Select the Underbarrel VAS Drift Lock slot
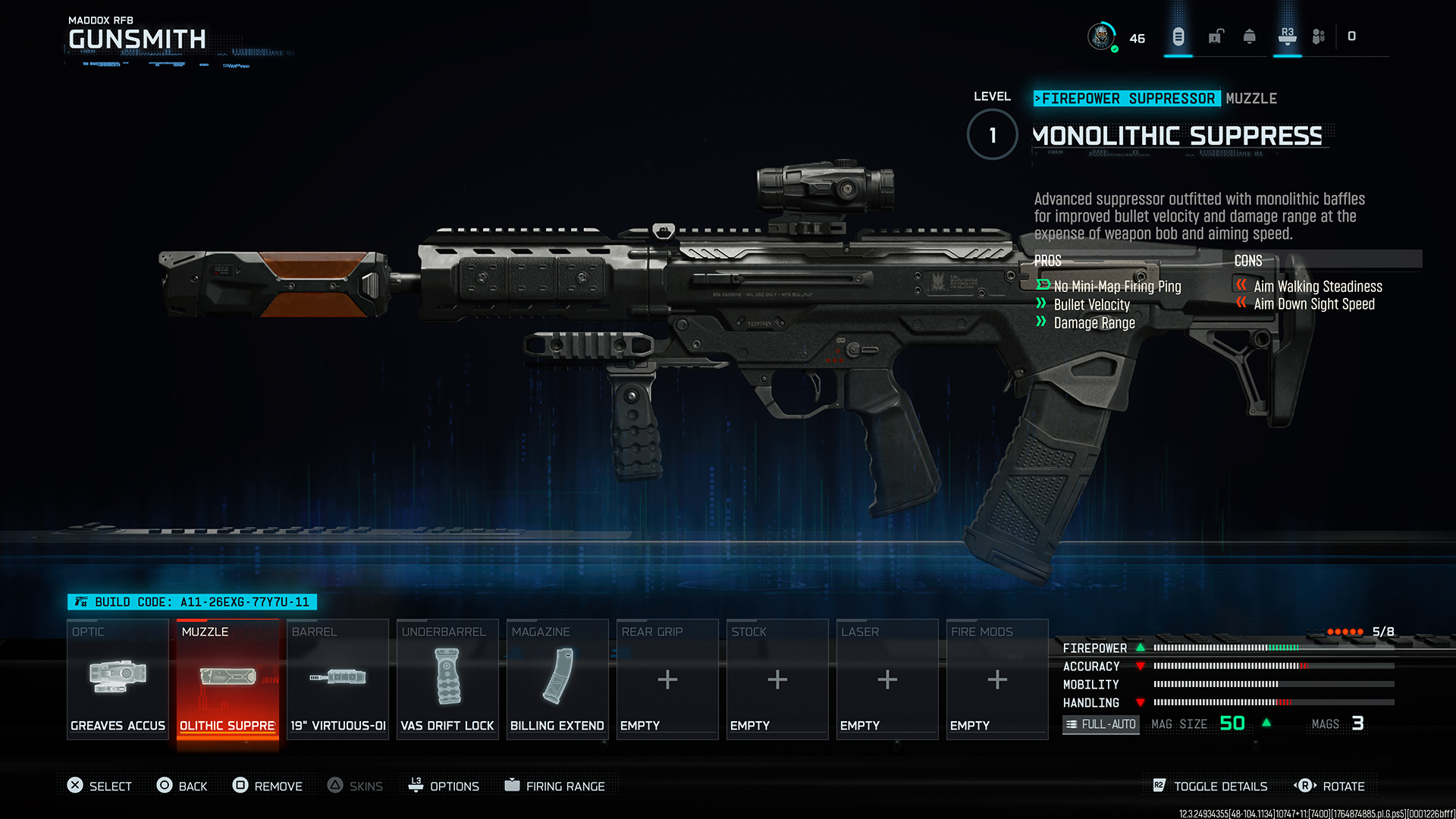 click(447, 679)
